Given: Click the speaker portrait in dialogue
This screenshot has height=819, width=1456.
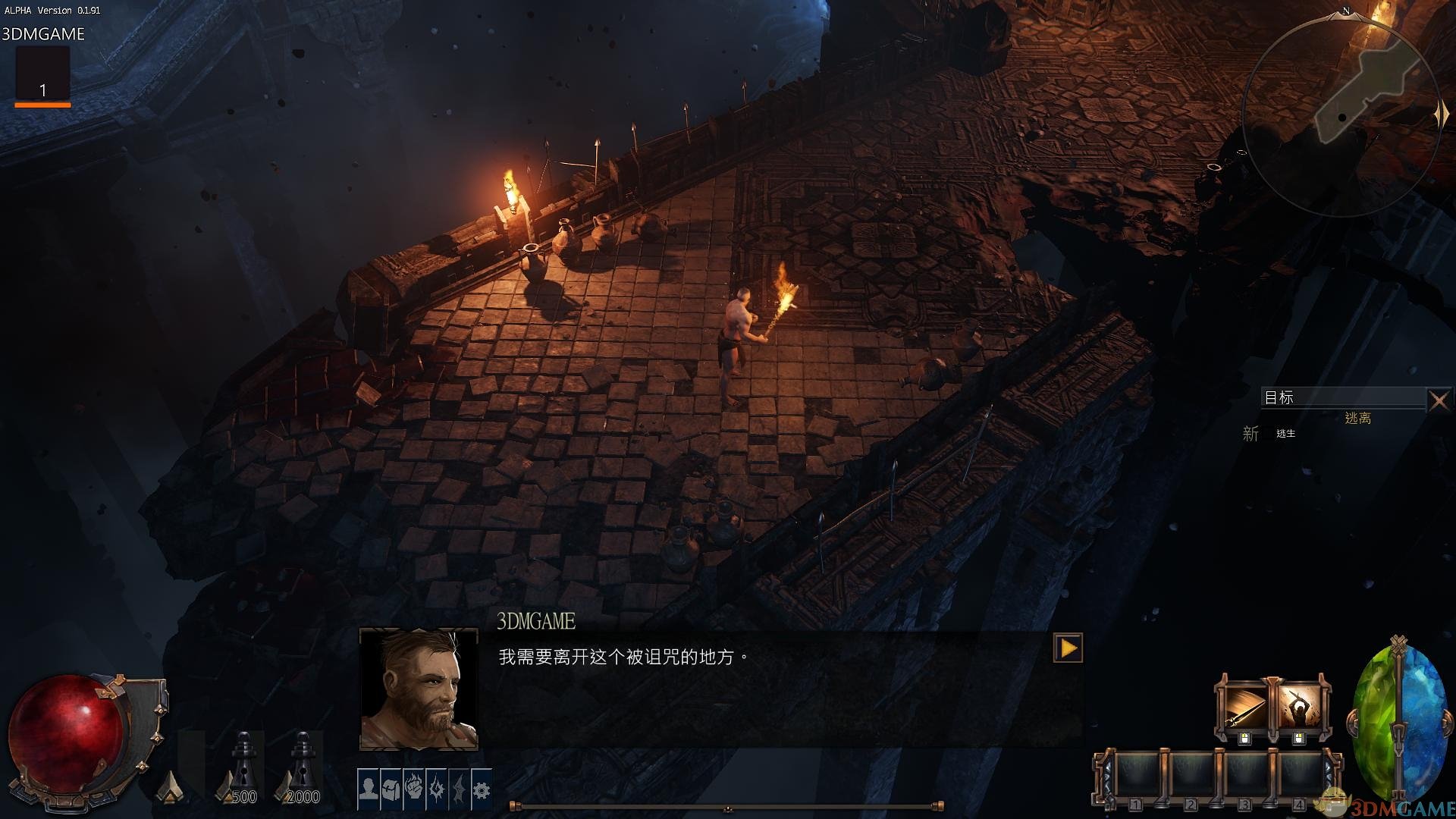Looking at the screenshot, I should [419, 689].
